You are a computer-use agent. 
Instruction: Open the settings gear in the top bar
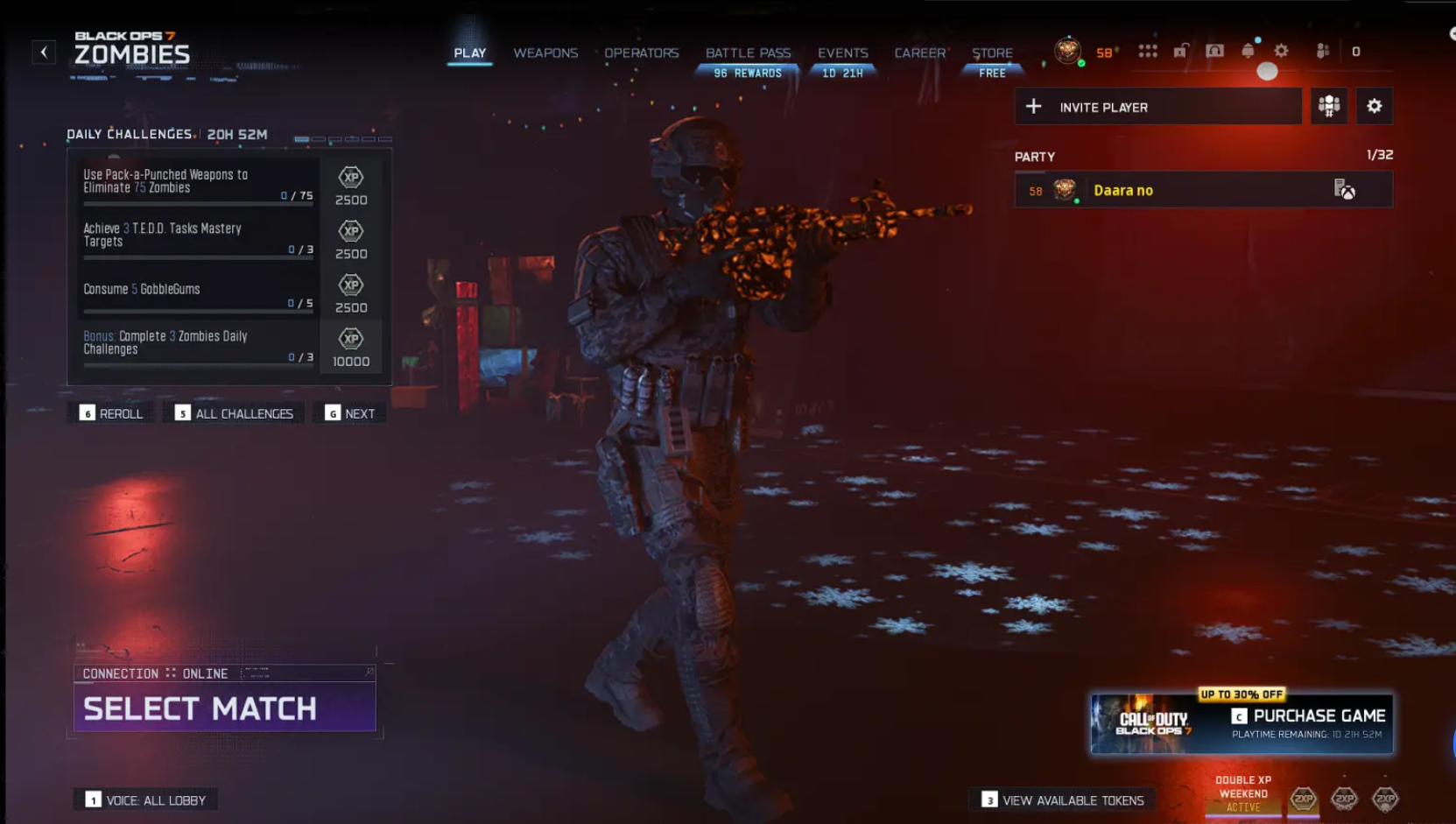pos(1281,51)
